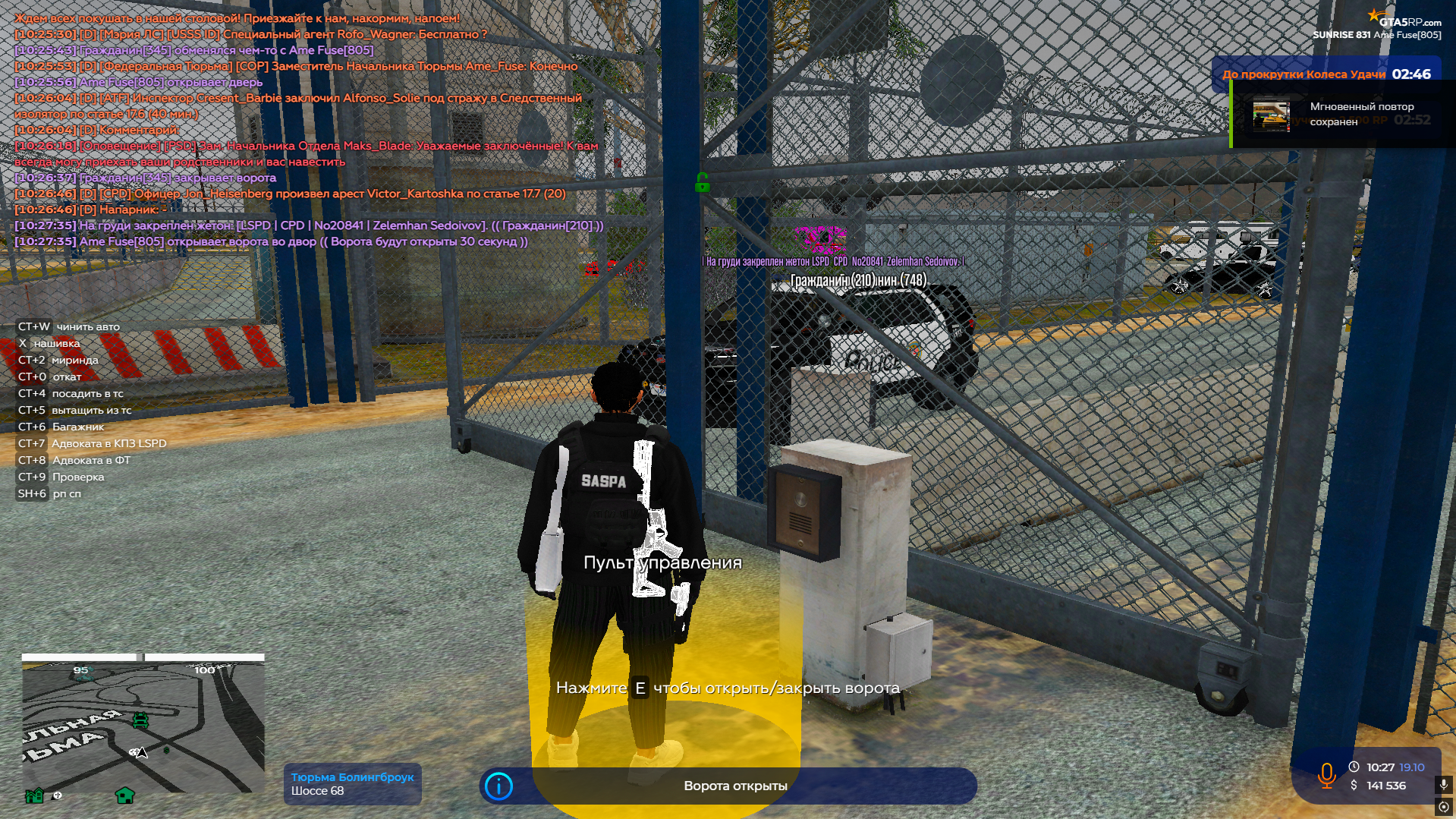Open the instant replay saved thumbnail

1271,115
